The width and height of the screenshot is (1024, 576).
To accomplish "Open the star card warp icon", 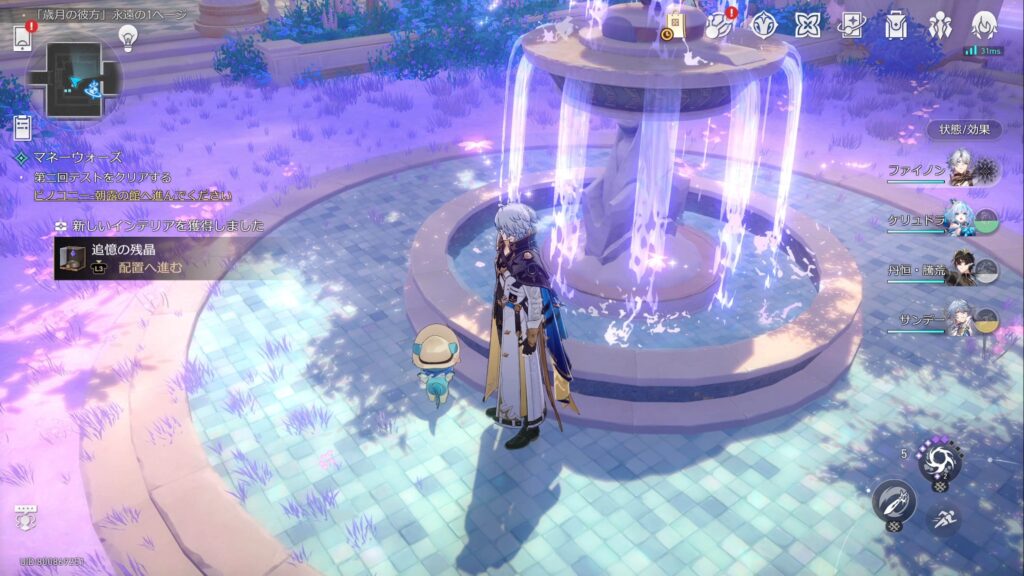I will point(851,25).
